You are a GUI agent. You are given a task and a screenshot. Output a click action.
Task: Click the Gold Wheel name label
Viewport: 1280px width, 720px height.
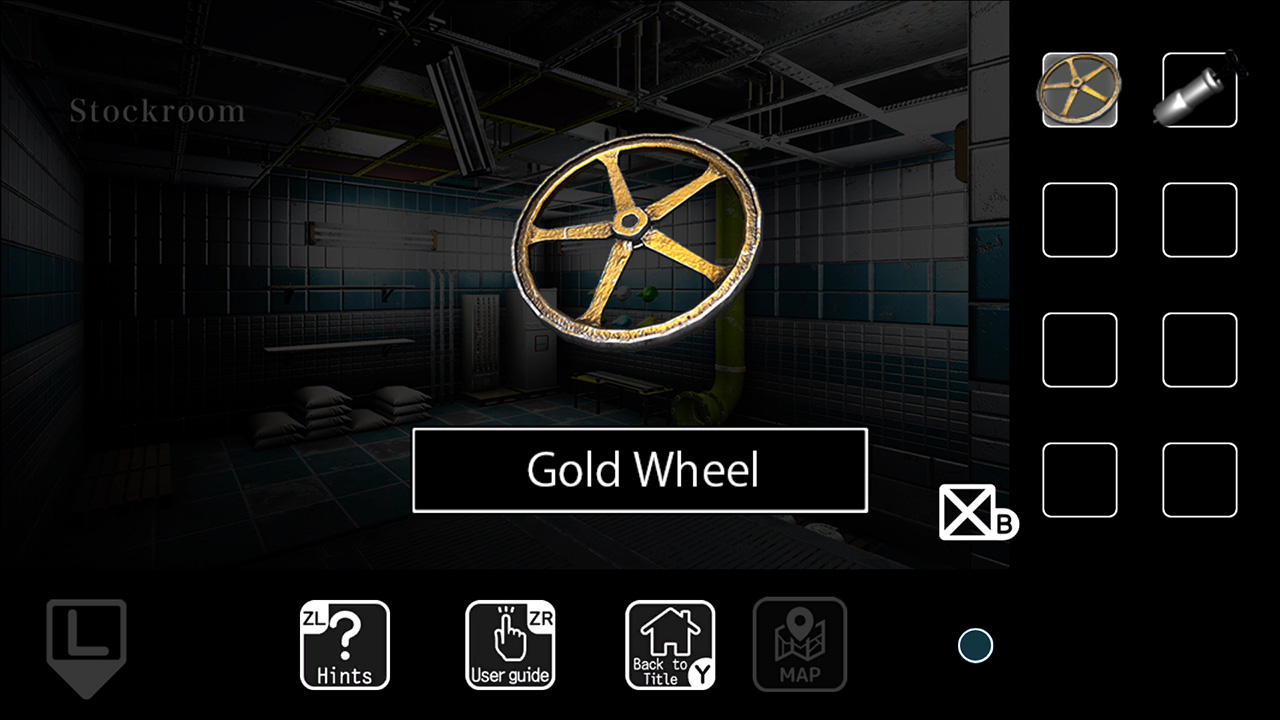(x=640, y=470)
